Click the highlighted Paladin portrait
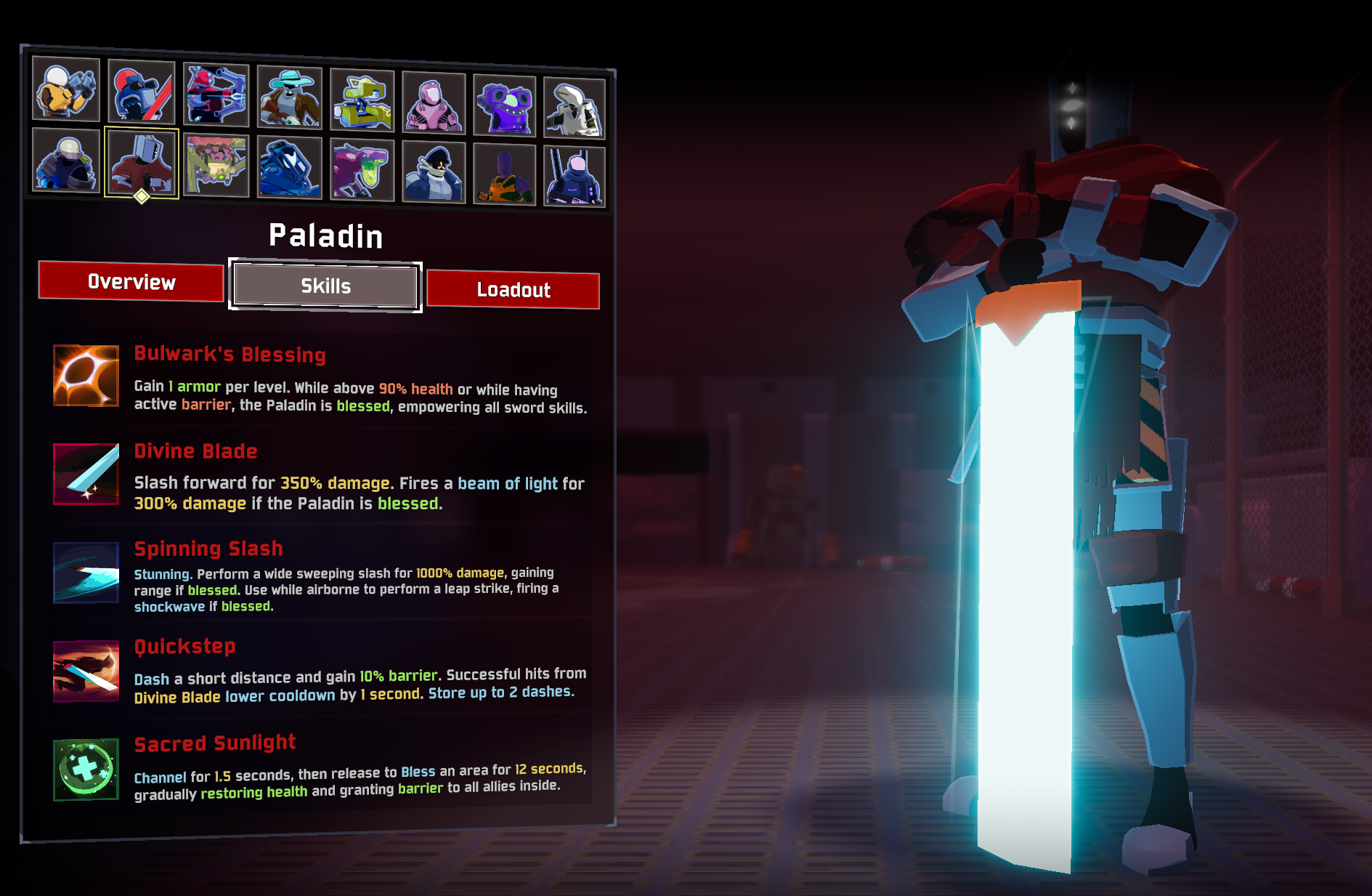 coord(142,163)
